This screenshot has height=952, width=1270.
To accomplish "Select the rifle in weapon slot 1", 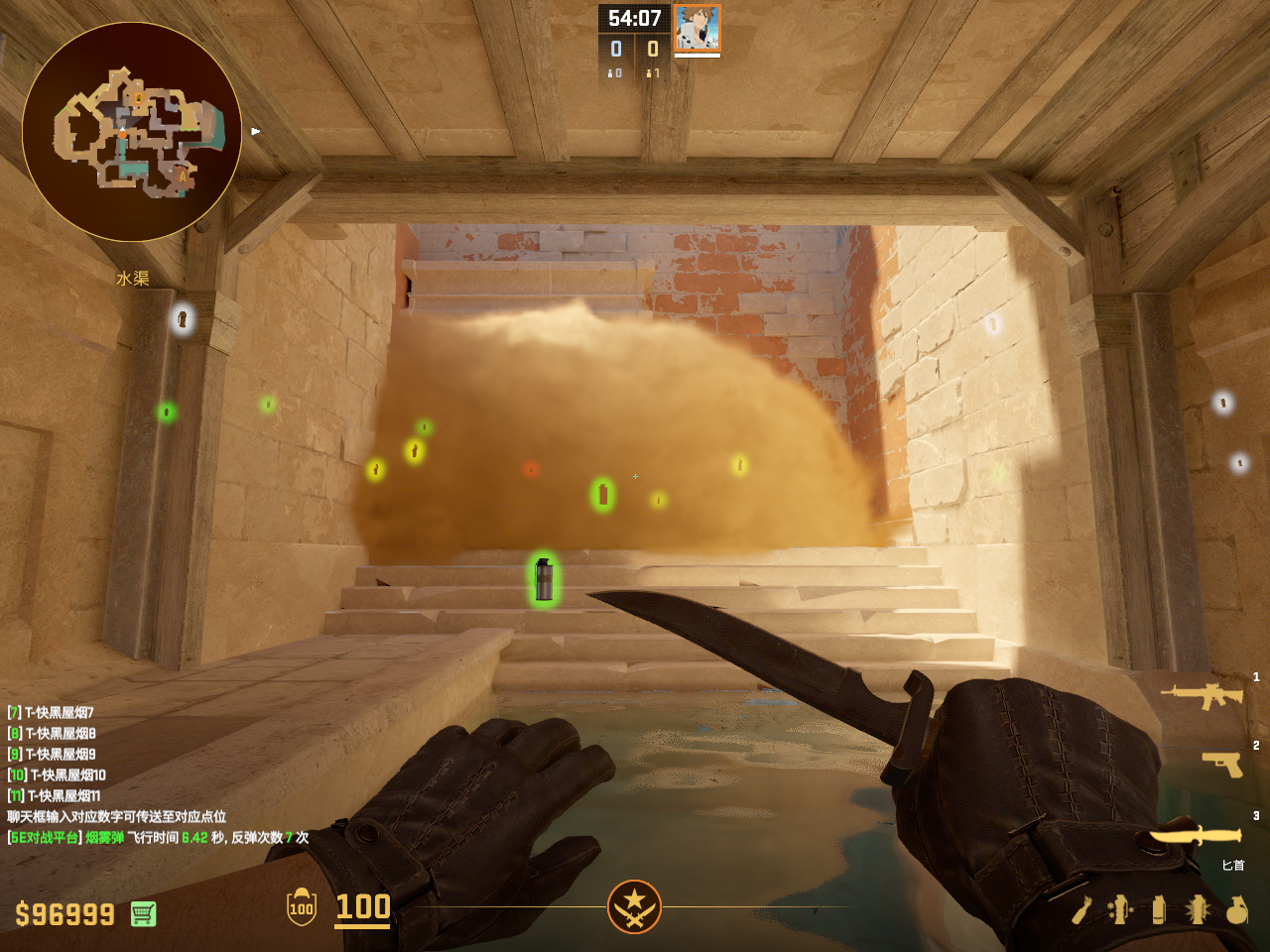I will point(1203,696).
